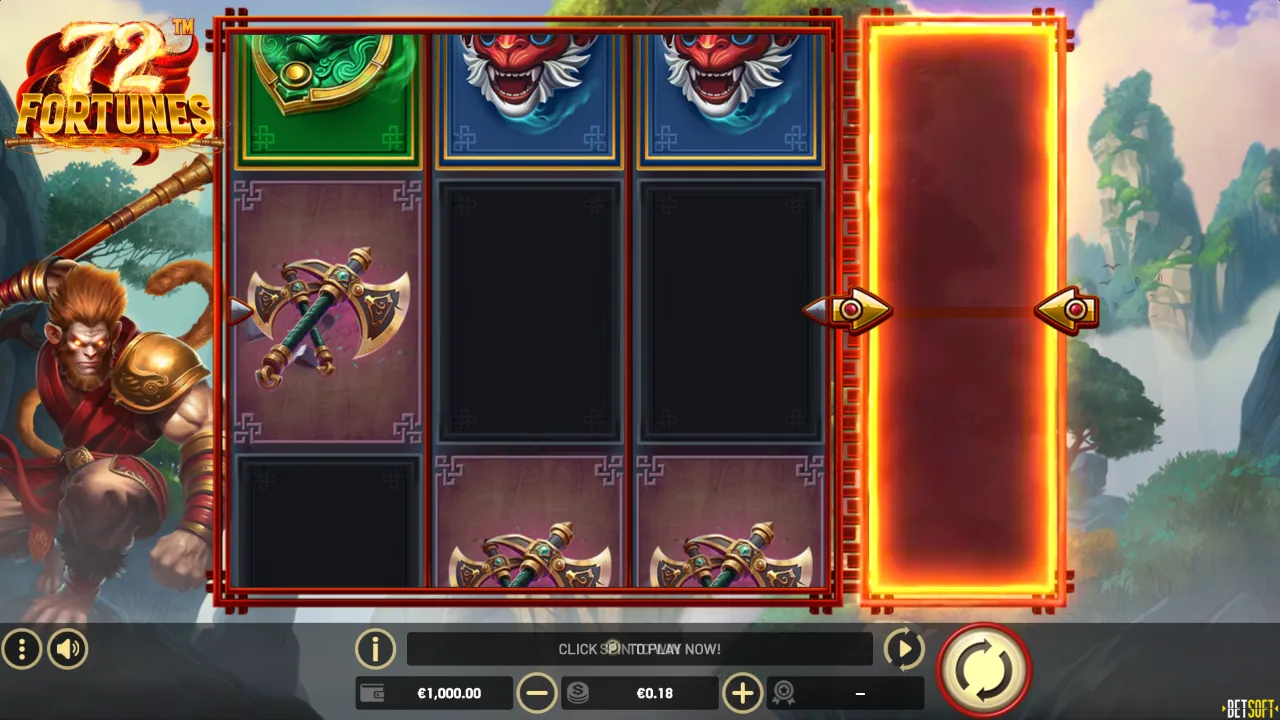Open the game information panel
1280x720 pixels.
[376, 649]
